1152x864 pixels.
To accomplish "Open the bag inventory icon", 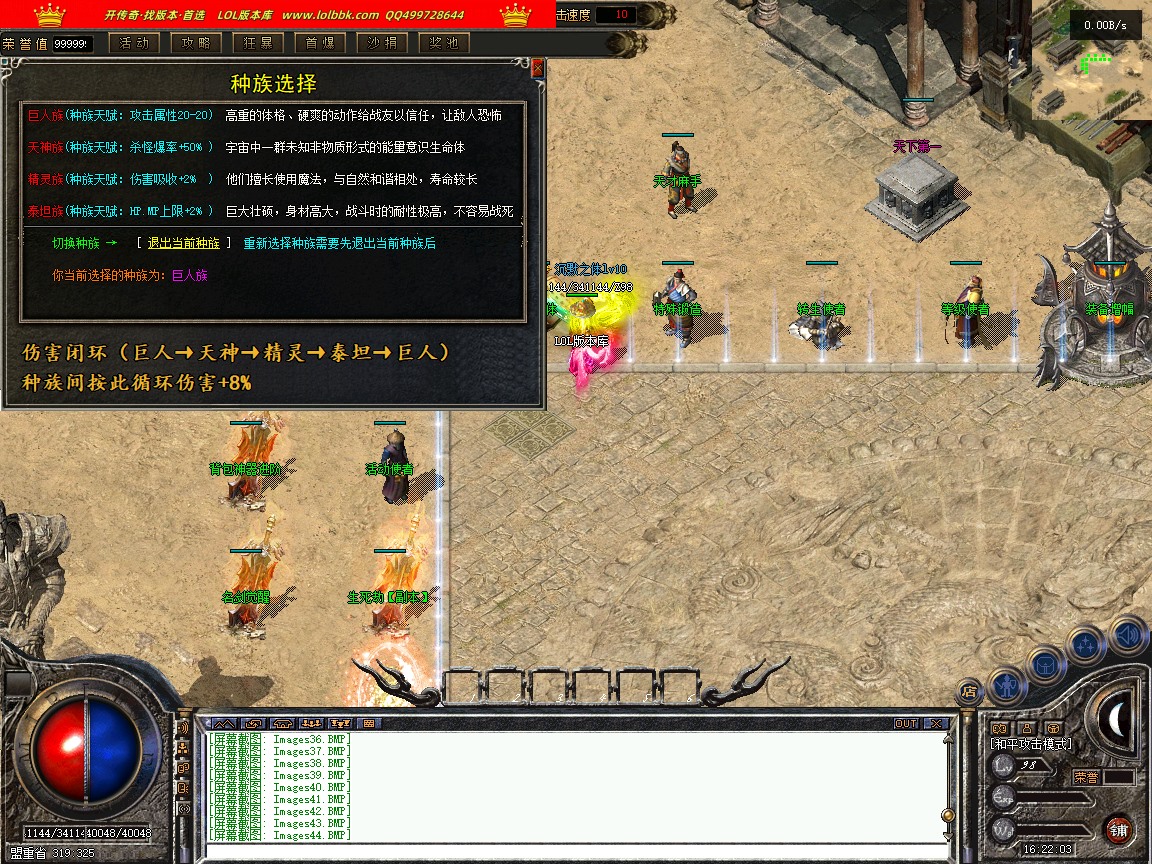I will pyautogui.click(x=1046, y=665).
